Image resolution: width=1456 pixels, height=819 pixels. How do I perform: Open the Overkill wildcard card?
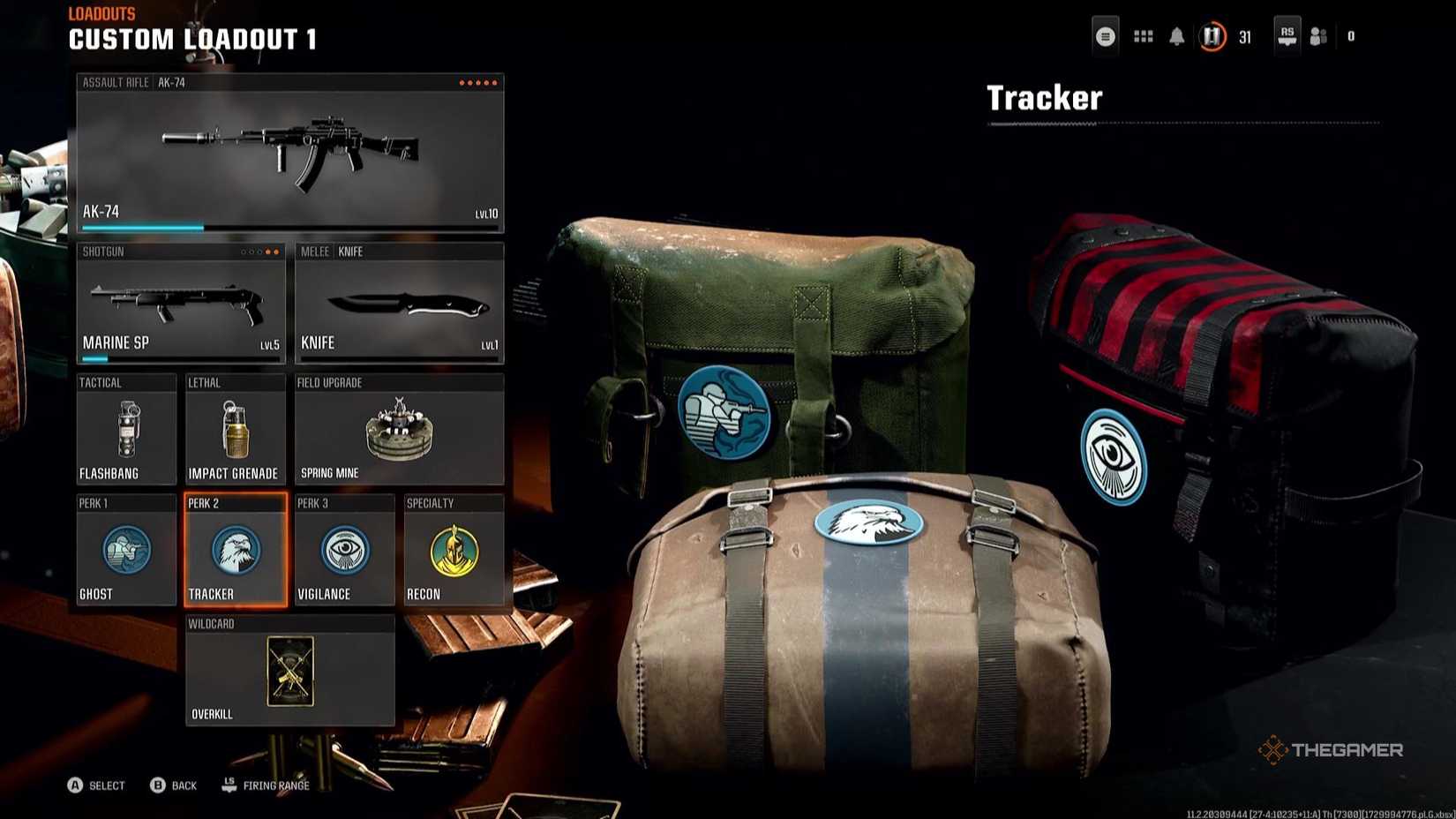289,671
